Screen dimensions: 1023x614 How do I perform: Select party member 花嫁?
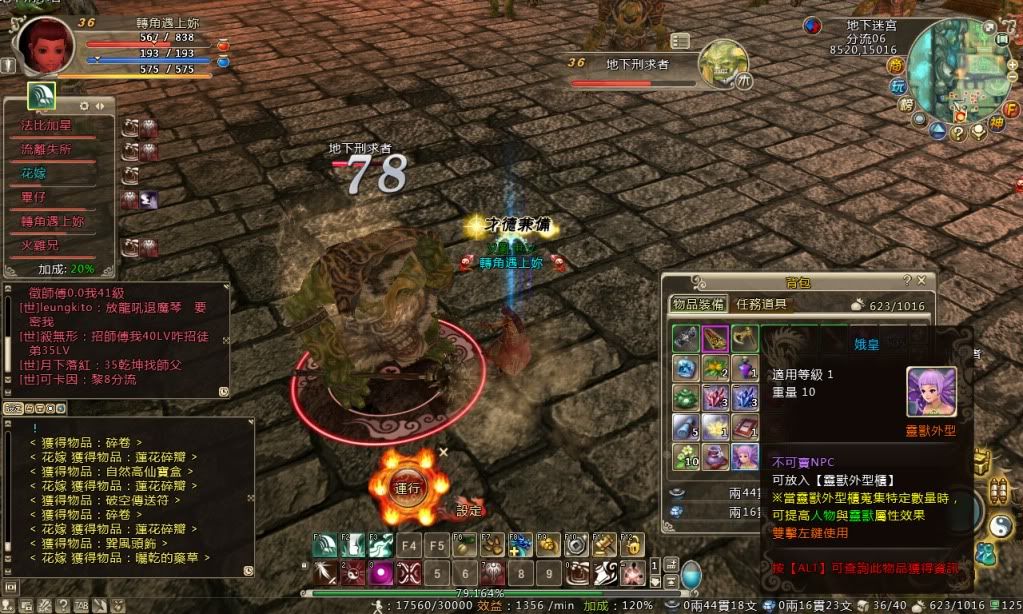click(x=35, y=173)
